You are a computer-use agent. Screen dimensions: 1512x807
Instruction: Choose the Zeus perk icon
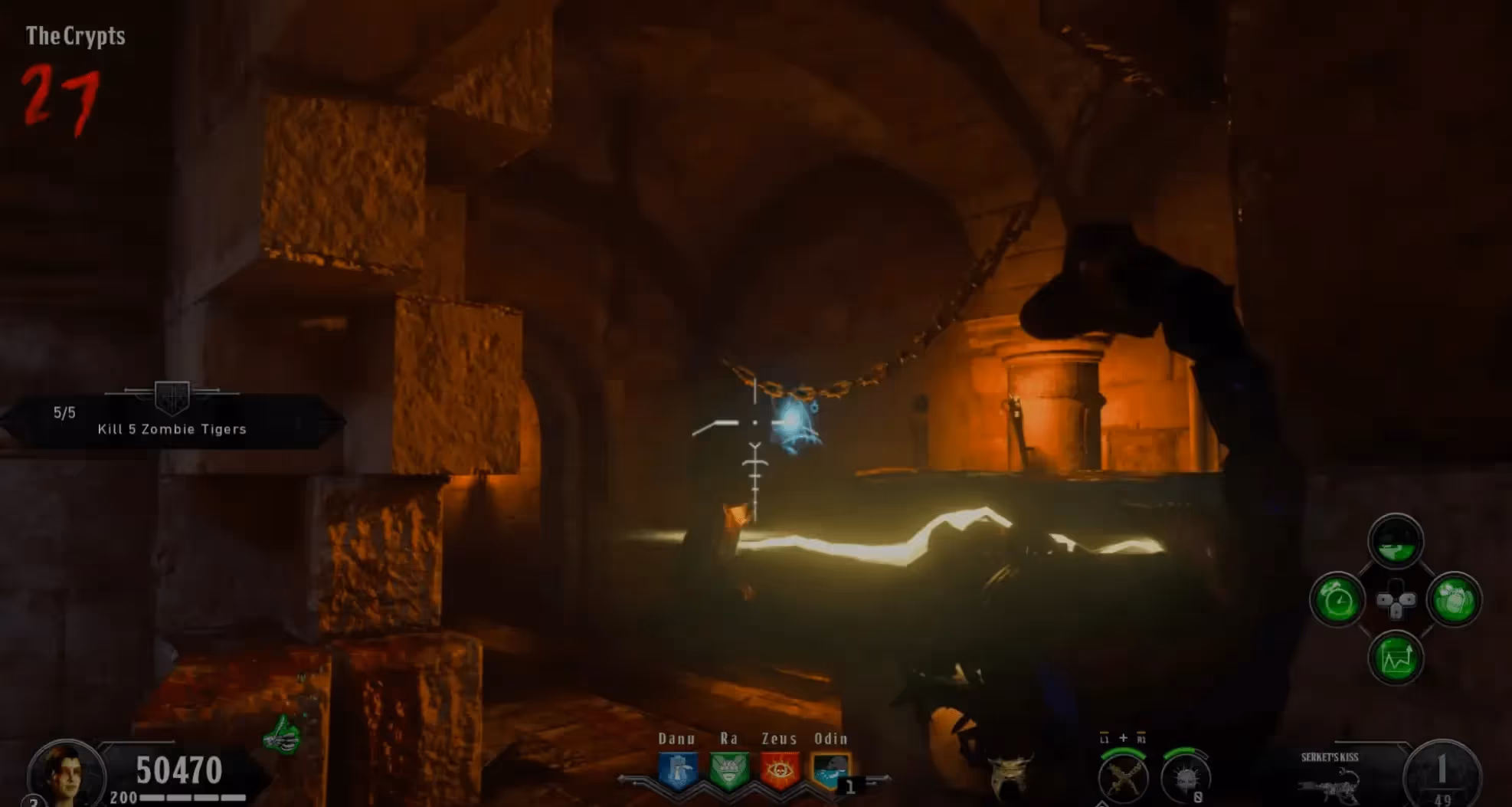pyautogui.click(x=780, y=769)
